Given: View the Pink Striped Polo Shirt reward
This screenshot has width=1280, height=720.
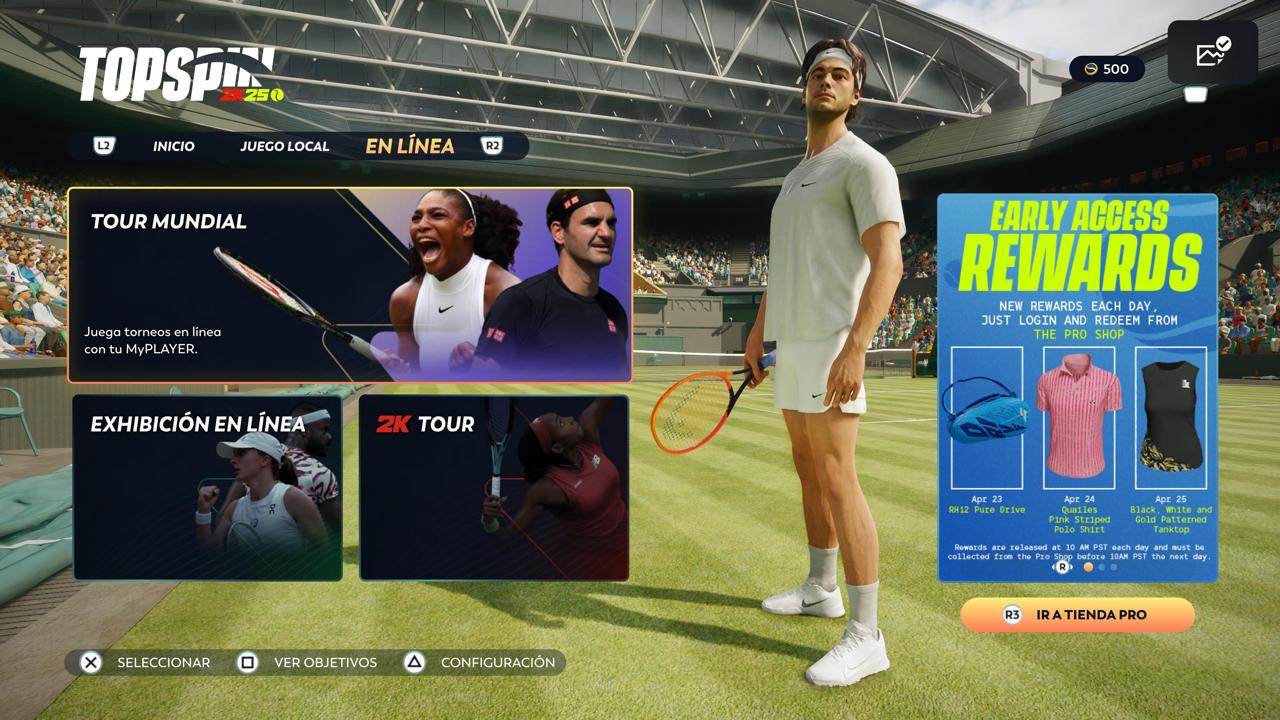Looking at the screenshot, I should [1079, 418].
